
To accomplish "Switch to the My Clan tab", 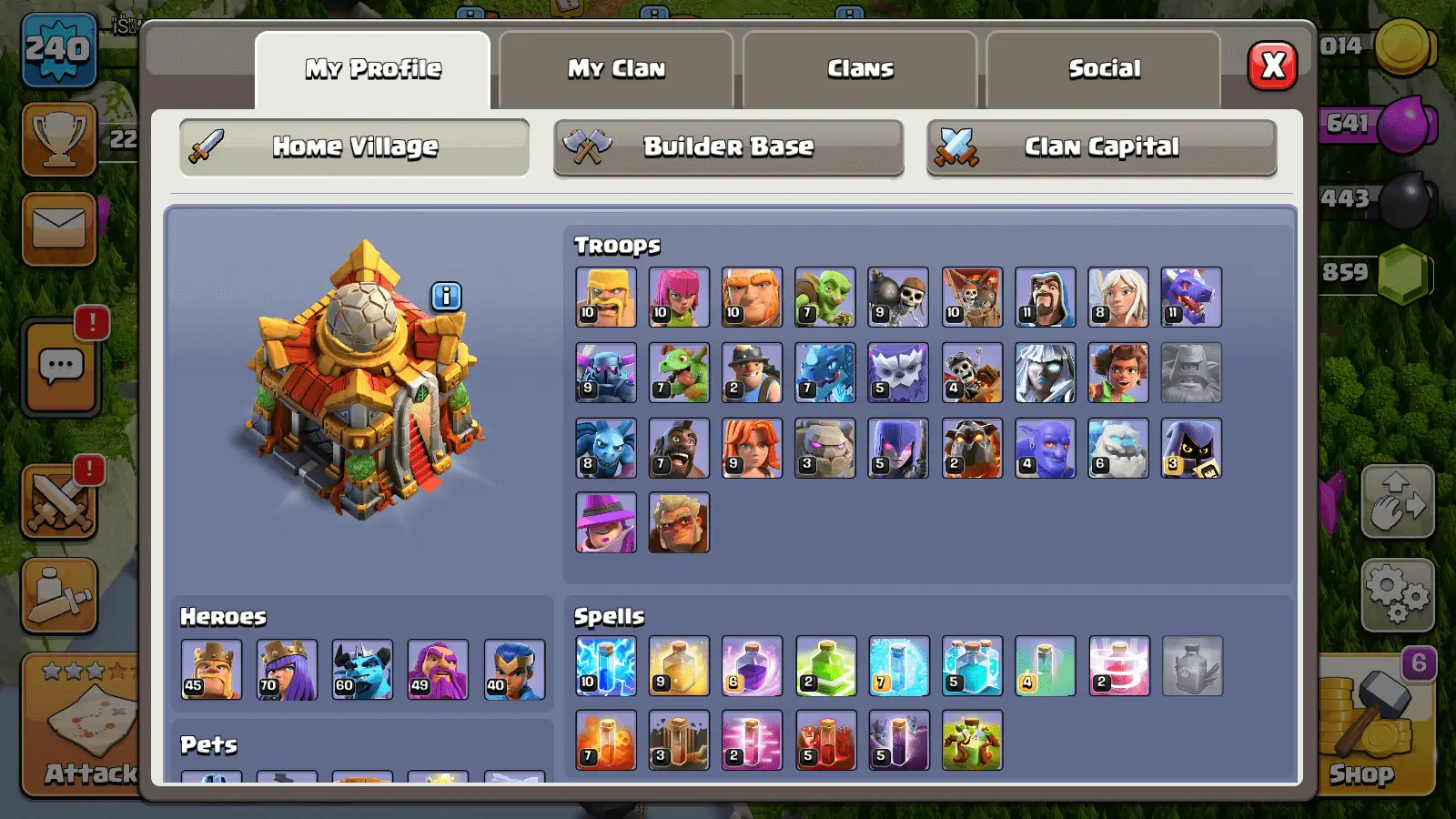I will [616, 69].
